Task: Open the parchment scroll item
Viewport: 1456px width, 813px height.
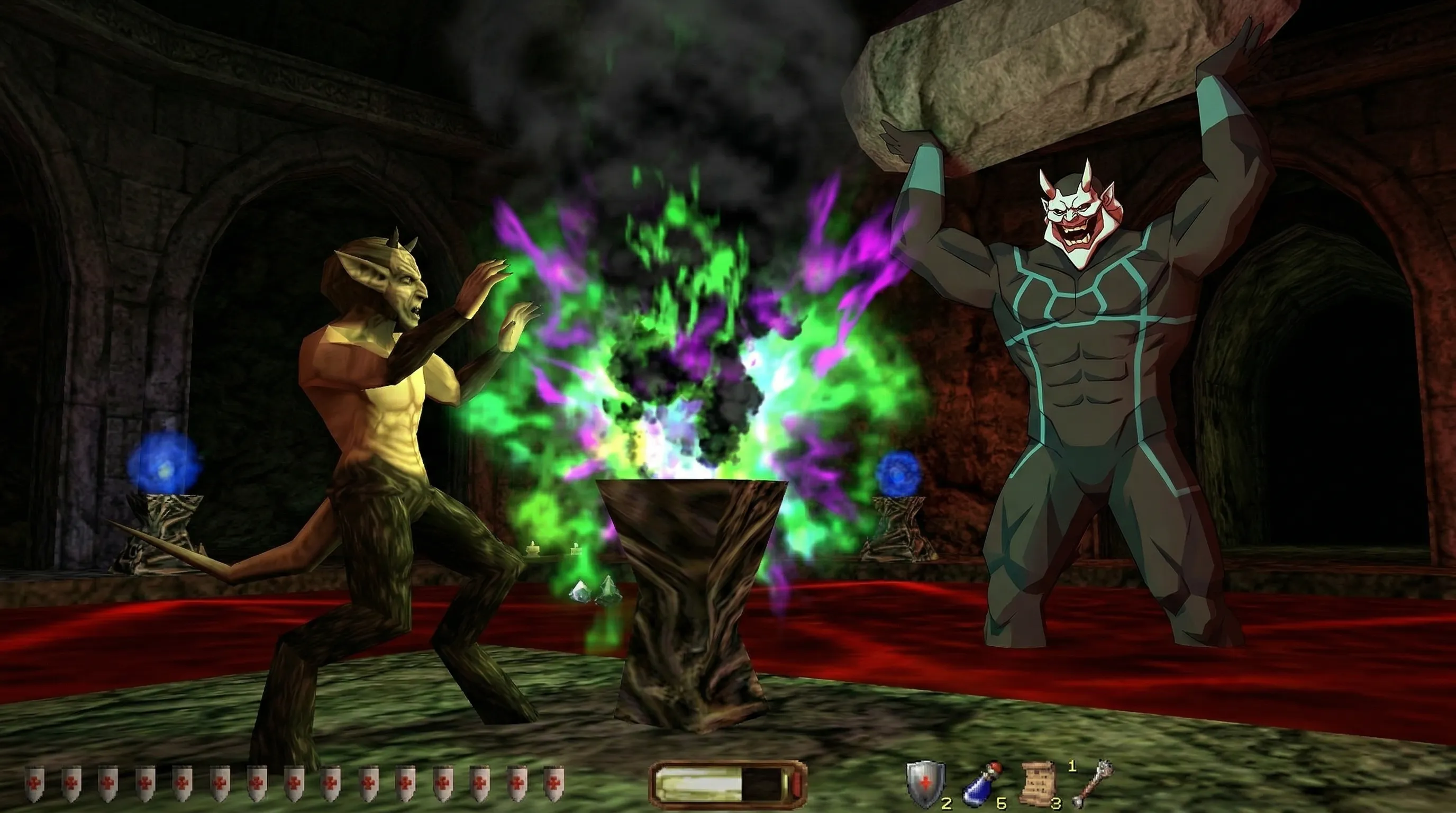Action: tap(1038, 782)
